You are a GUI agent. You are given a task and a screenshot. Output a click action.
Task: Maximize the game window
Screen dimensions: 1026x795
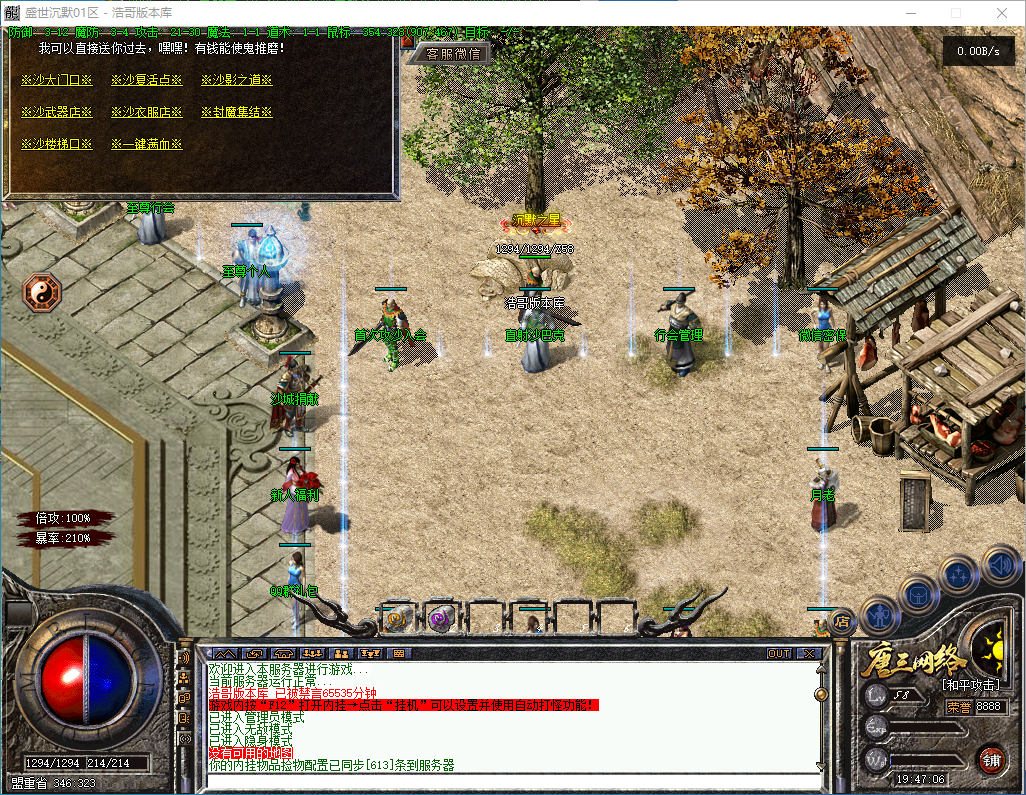coord(956,13)
